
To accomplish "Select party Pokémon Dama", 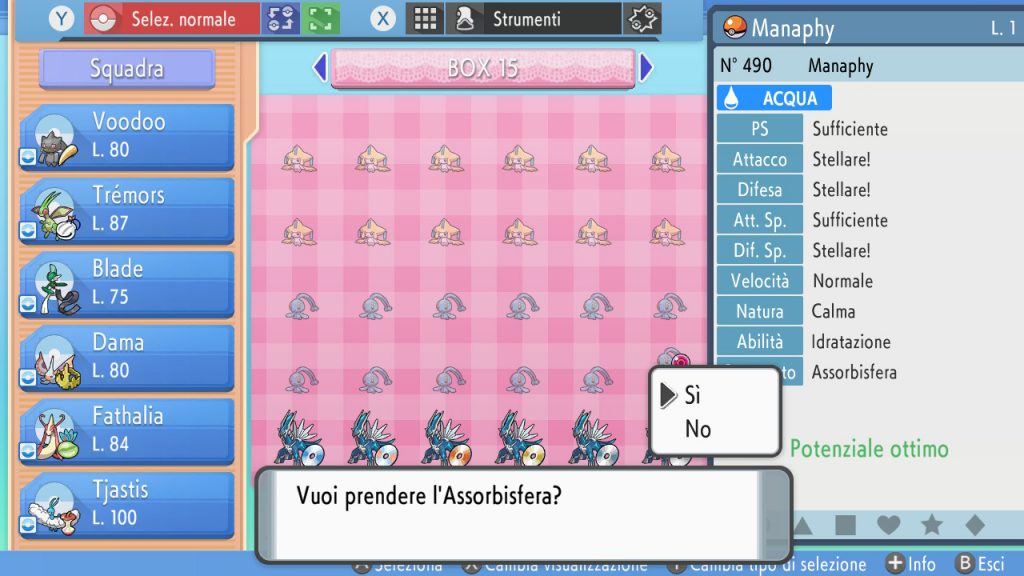I will click(127, 356).
